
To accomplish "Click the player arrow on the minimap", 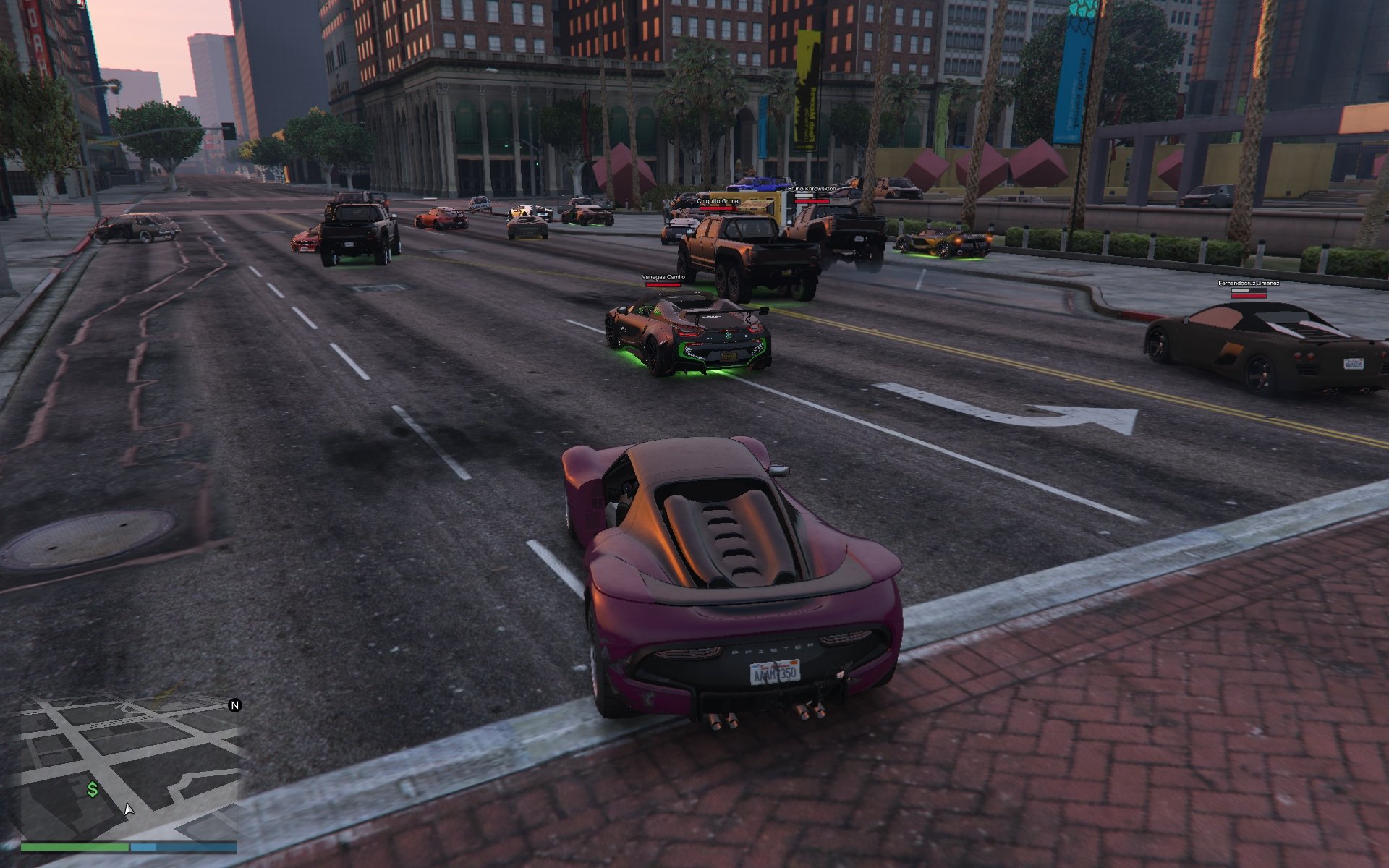I will 128,809.
